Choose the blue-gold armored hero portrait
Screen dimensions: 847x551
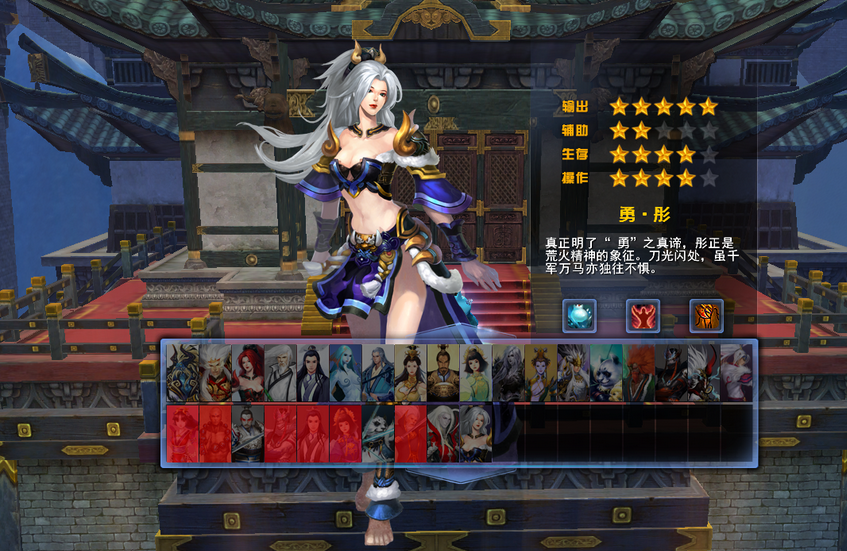183,373
